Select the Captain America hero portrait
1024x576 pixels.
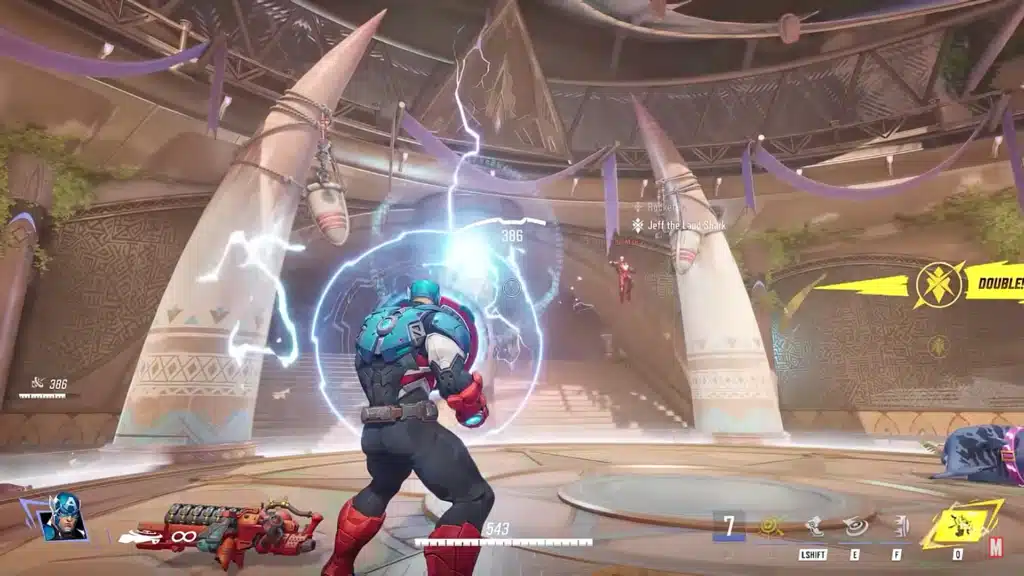point(64,518)
